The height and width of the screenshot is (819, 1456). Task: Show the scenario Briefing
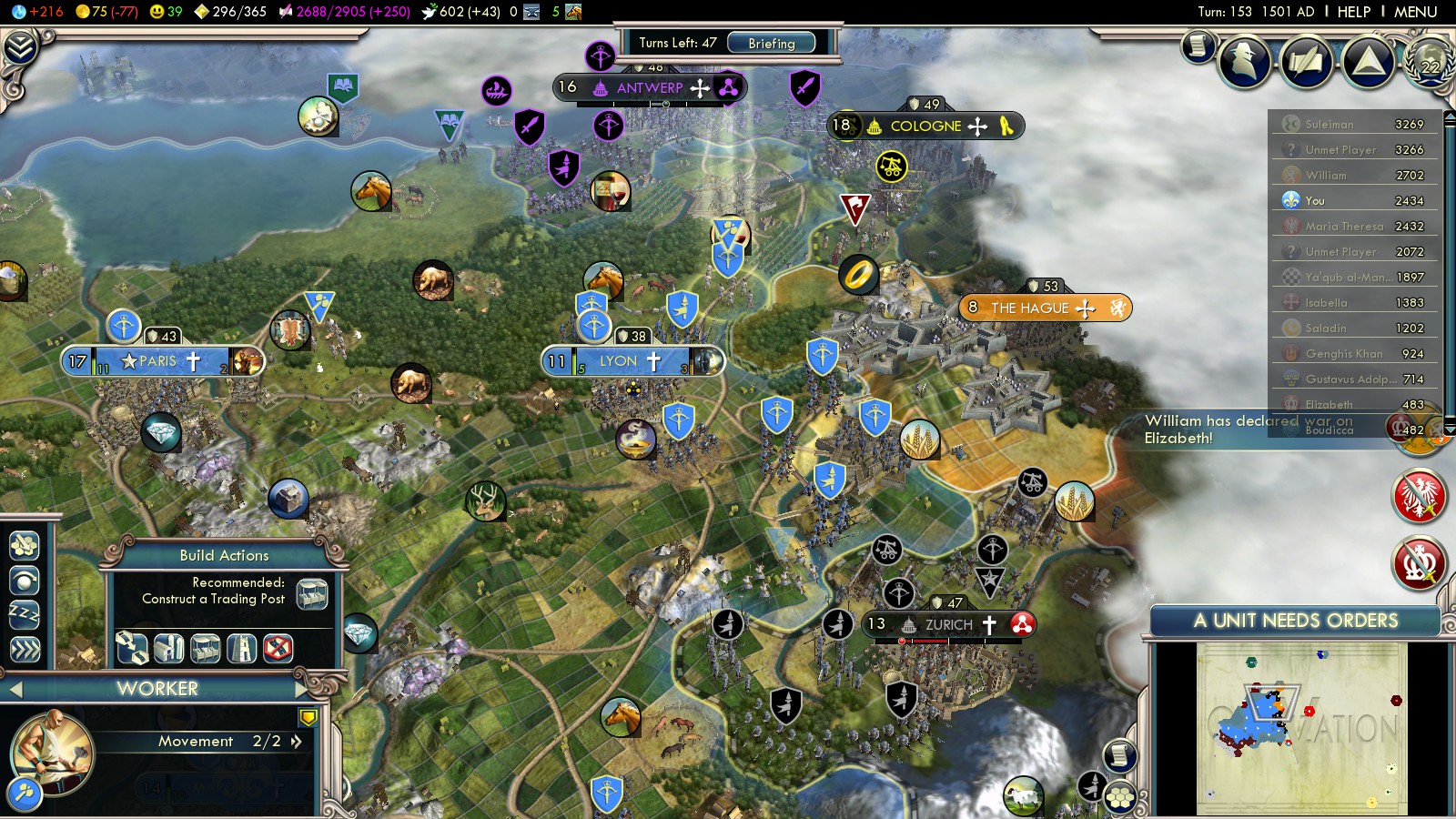[x=771, y=43]
